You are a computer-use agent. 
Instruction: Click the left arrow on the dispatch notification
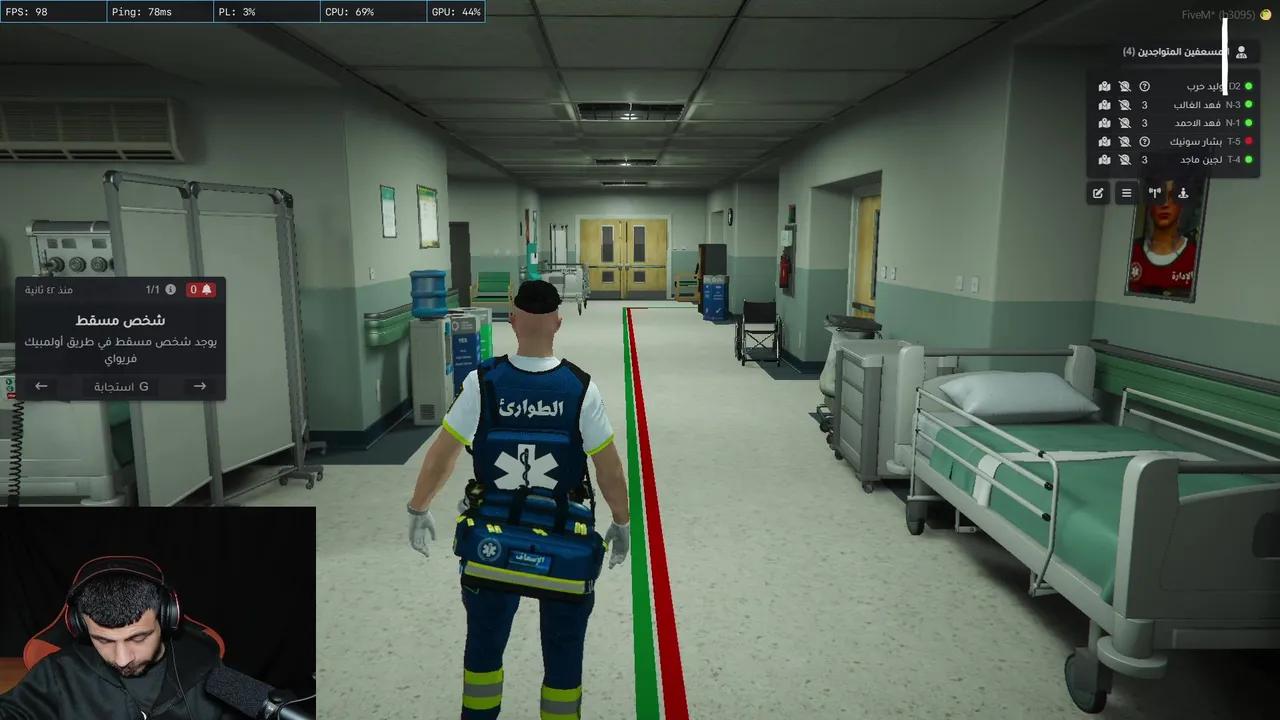click(x=41, y=386)
